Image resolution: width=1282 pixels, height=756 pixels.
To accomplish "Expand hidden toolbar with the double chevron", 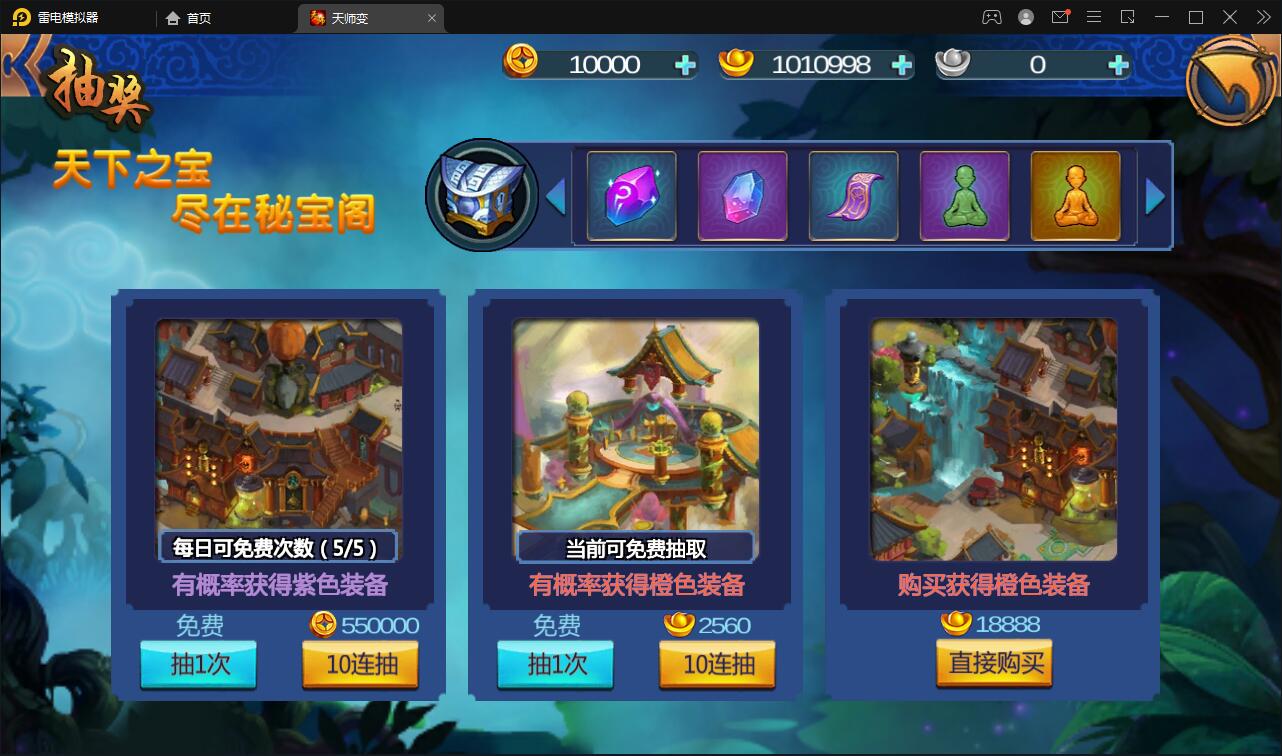I will click(1262, 17).
